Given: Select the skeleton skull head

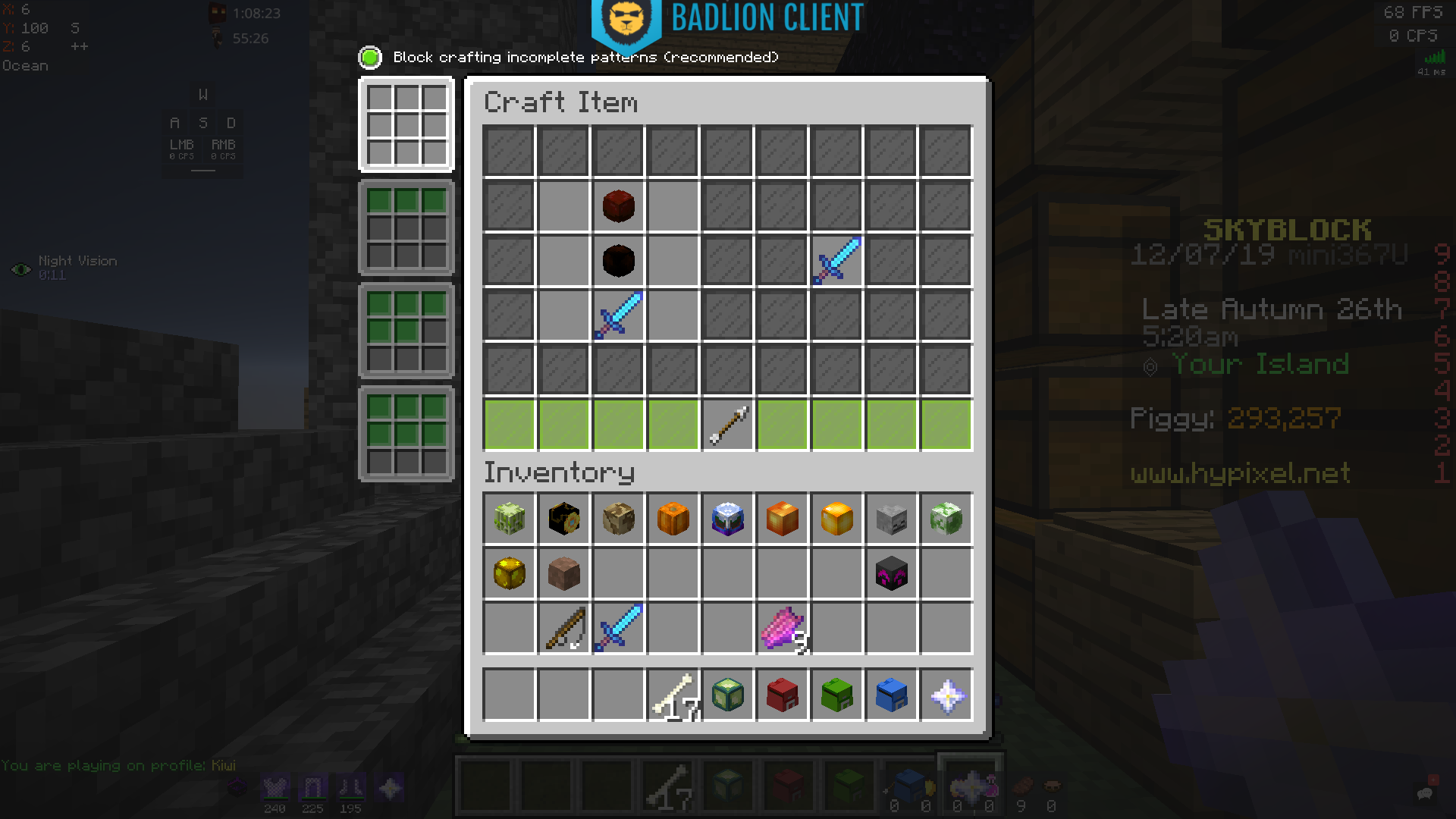Looking at the screenshot, I should [891, 519].
